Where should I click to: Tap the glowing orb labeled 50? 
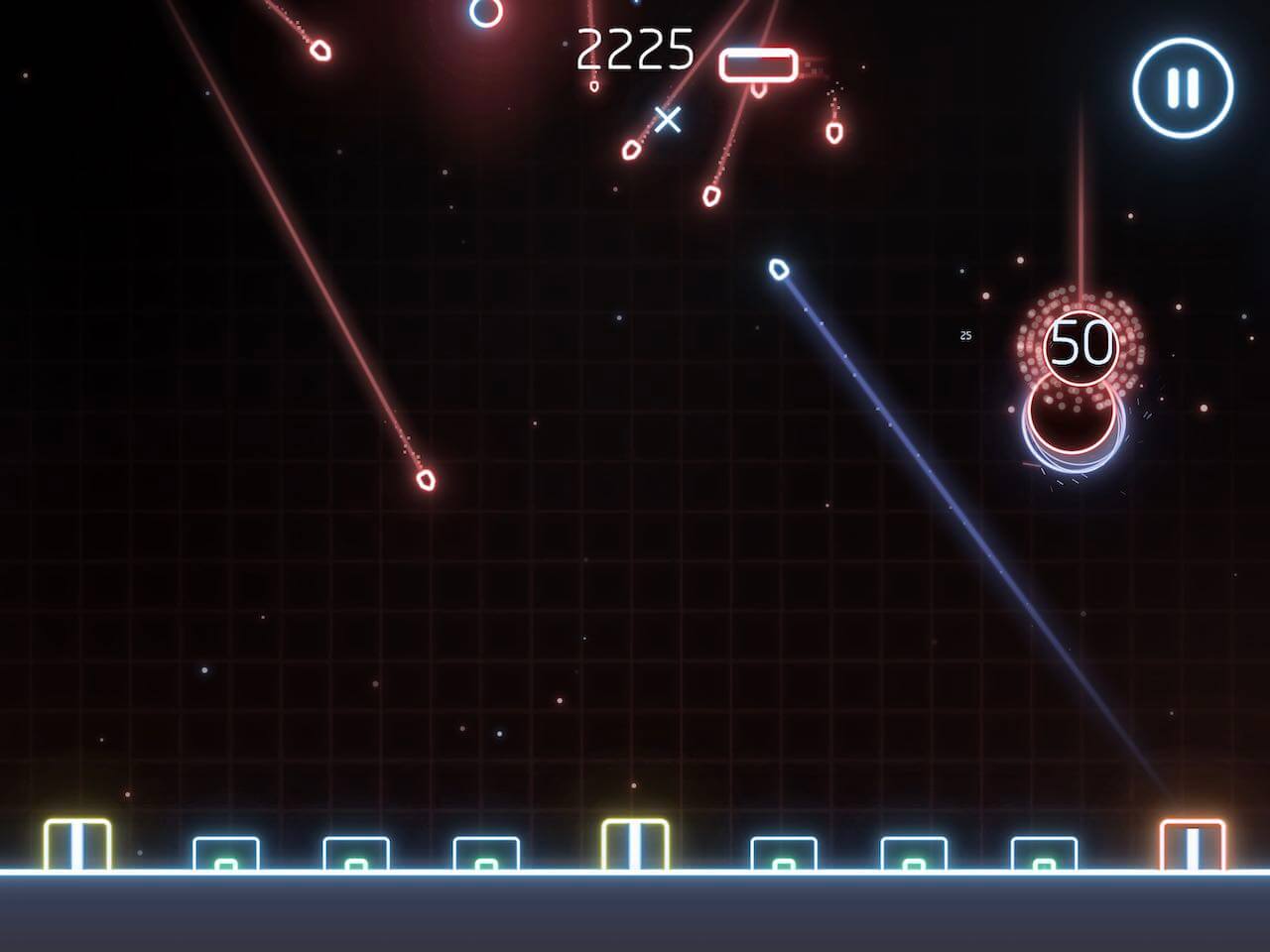click(x=1083, y=344)
